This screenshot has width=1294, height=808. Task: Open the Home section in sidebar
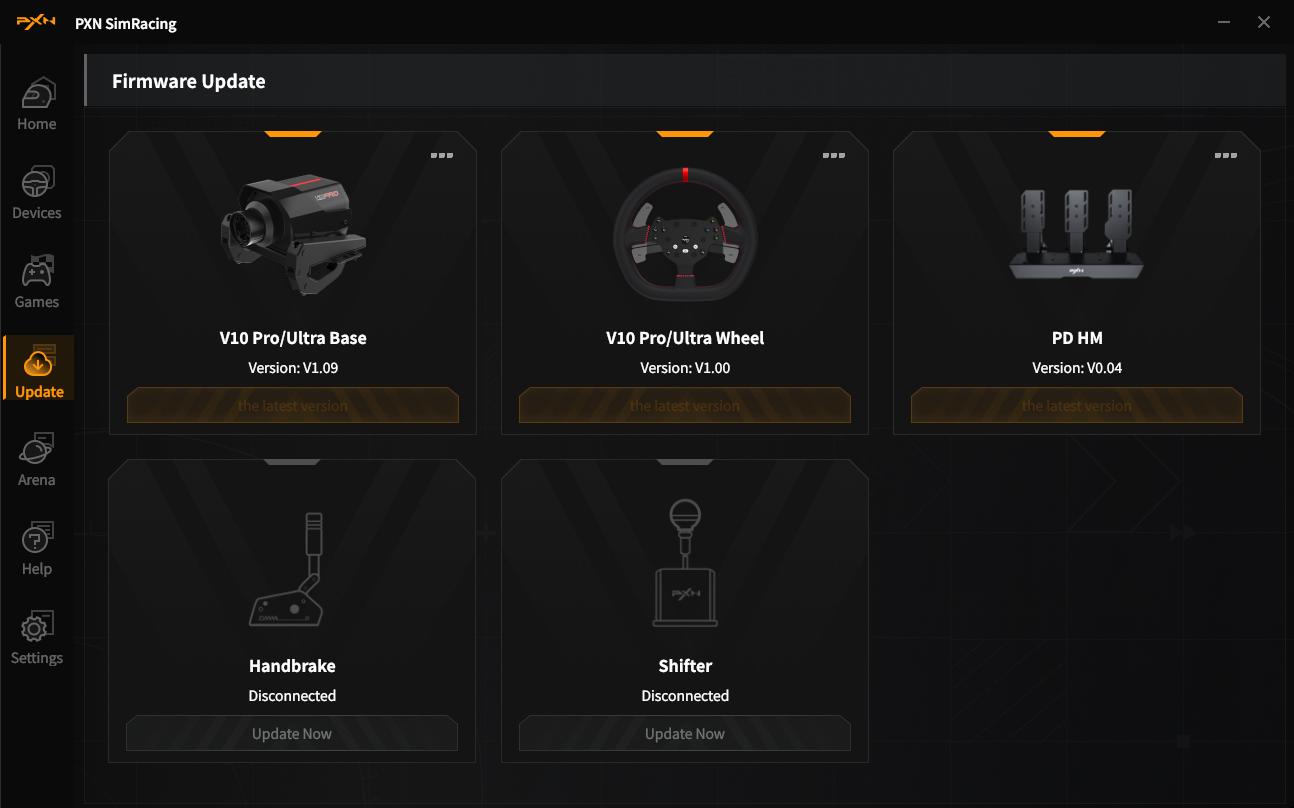point(37,105)
